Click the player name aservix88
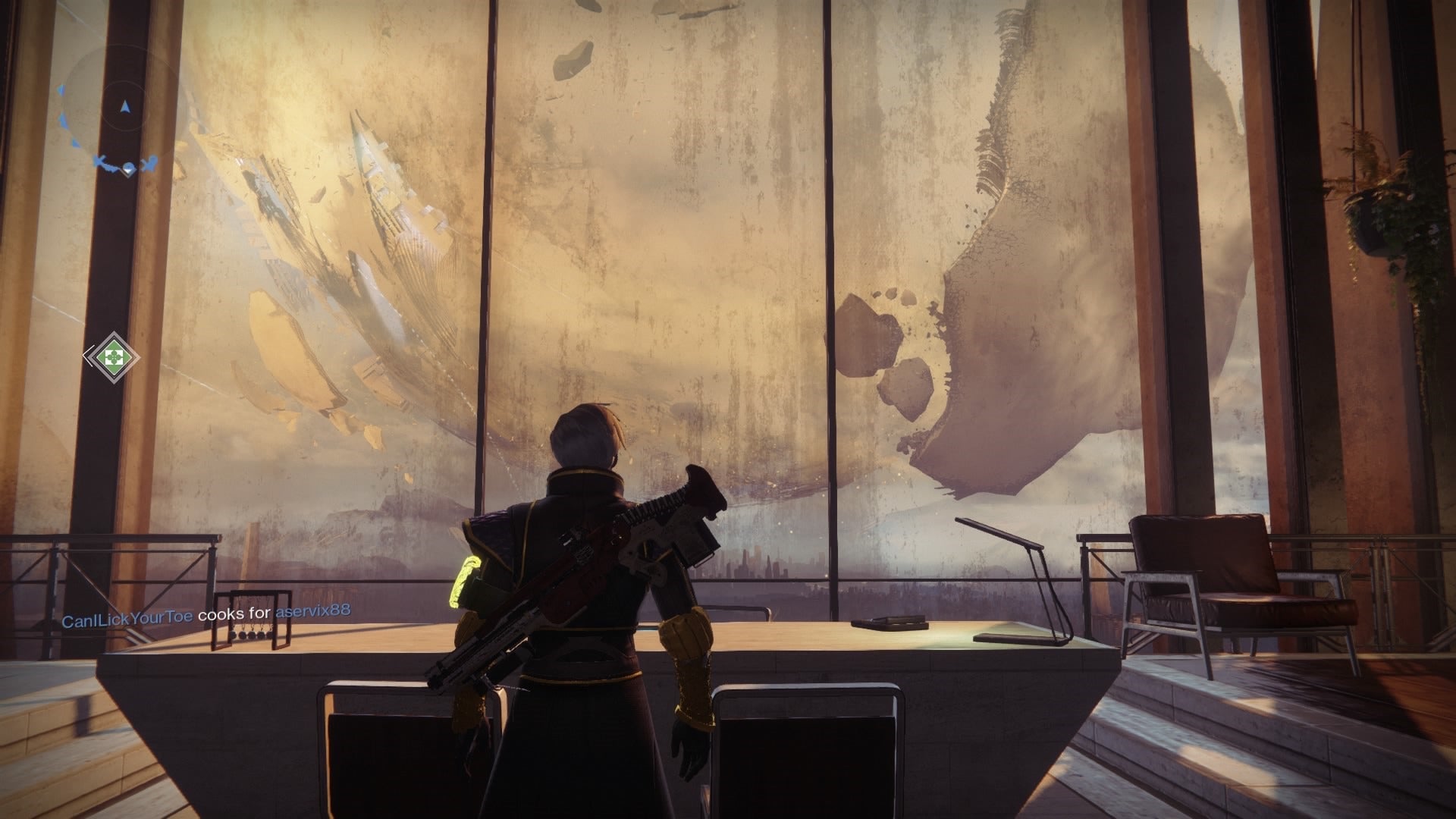 [x=312, y=612]
